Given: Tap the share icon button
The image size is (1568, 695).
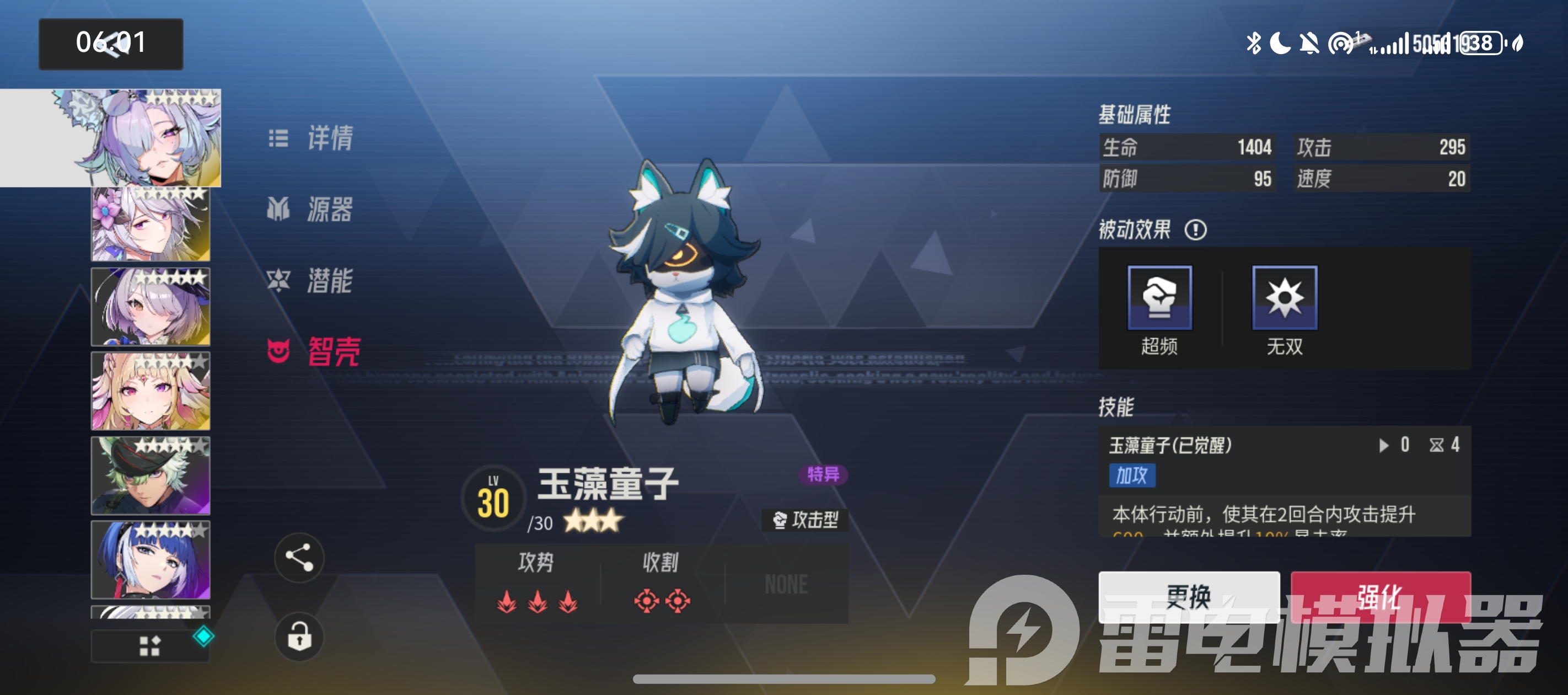Looking at the screenshot, I should pyautogui.click(x=299, y=557).
